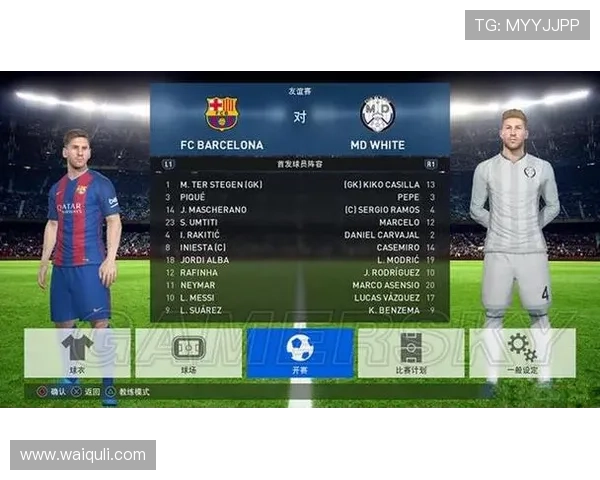600x480 pixels.
Task: Choose K. Benzema in MD White lineup
Action: point(394,310)
